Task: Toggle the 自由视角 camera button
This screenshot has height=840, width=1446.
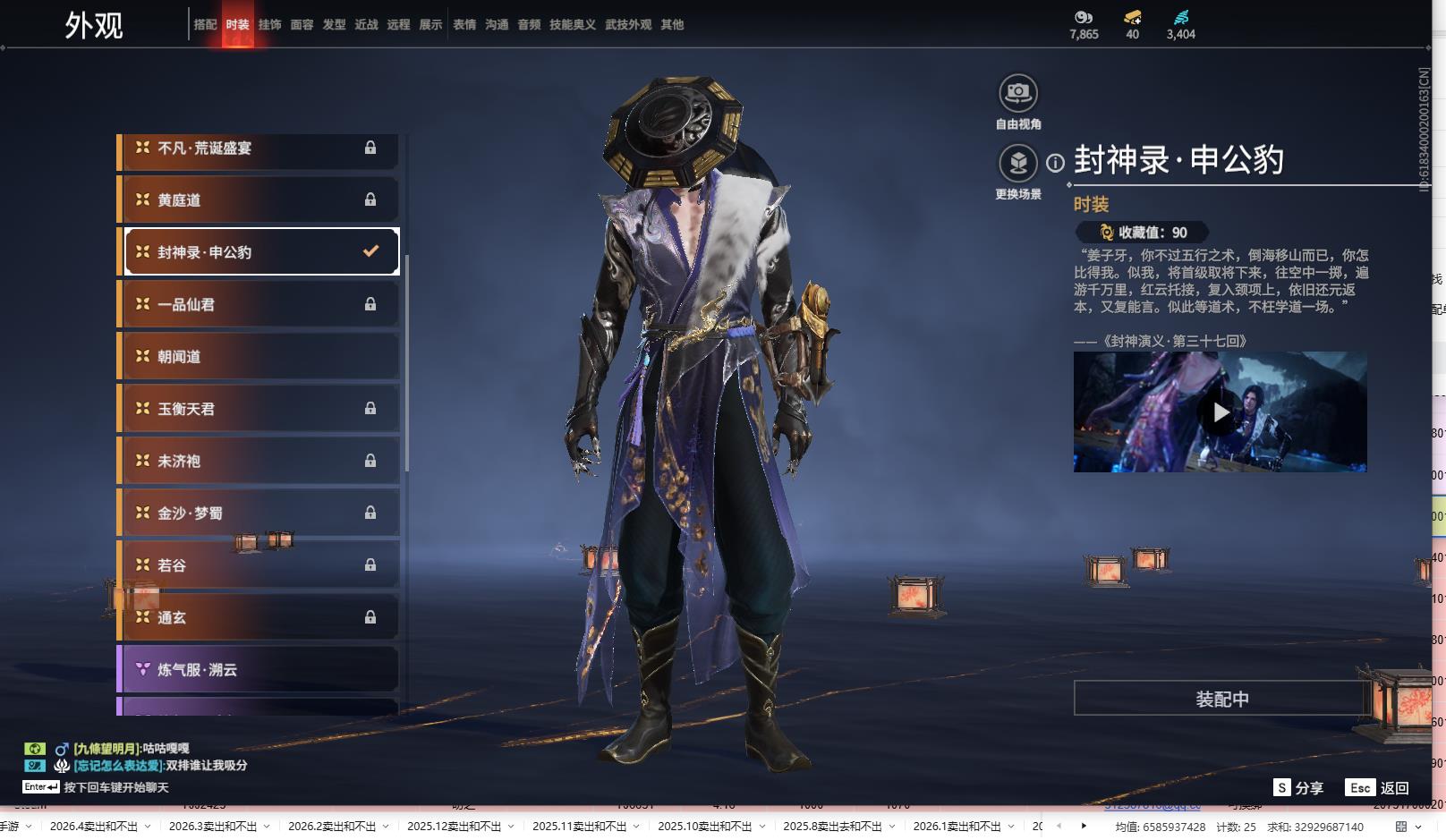Action: pyautogui.click(x=1017, y=93)
